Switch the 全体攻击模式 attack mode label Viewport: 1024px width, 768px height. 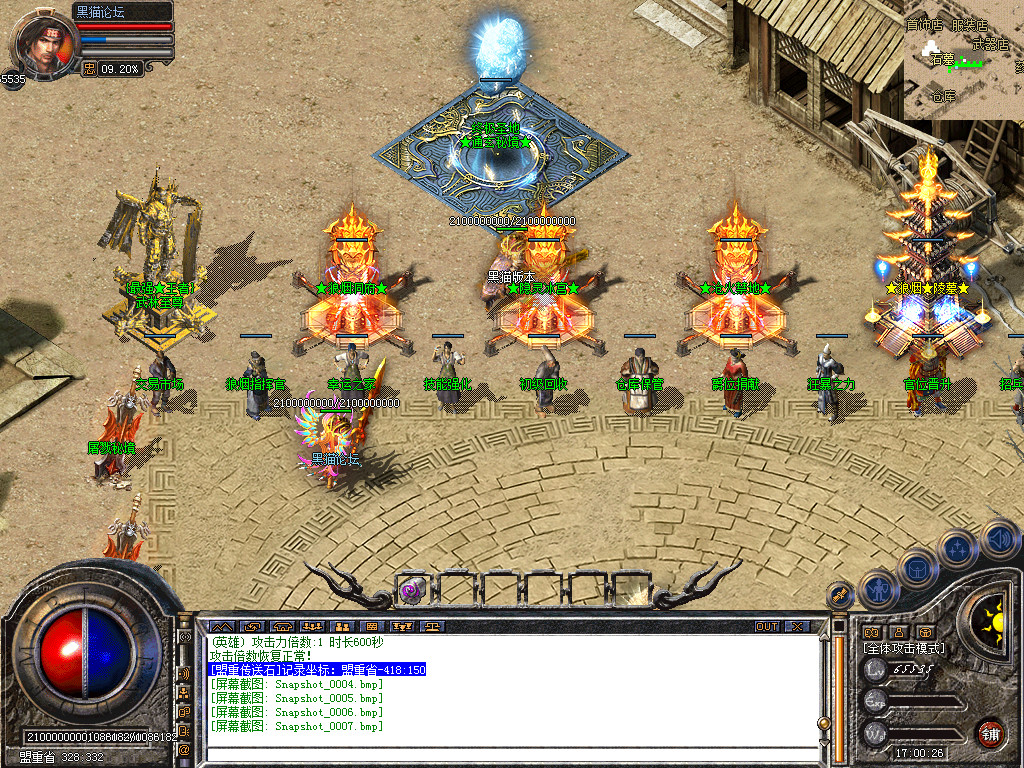[x=904, y=648]
